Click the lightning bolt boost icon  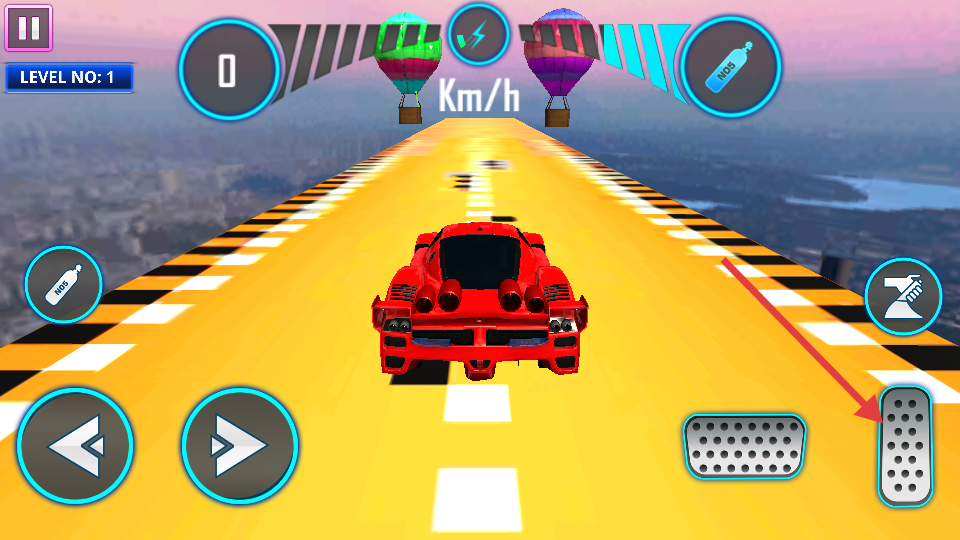479,35
